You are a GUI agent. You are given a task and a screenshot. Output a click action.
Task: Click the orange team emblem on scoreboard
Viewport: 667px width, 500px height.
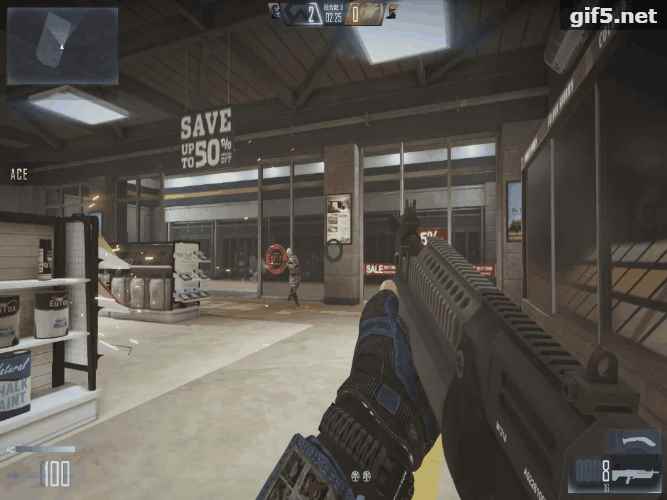coord(391,11)
